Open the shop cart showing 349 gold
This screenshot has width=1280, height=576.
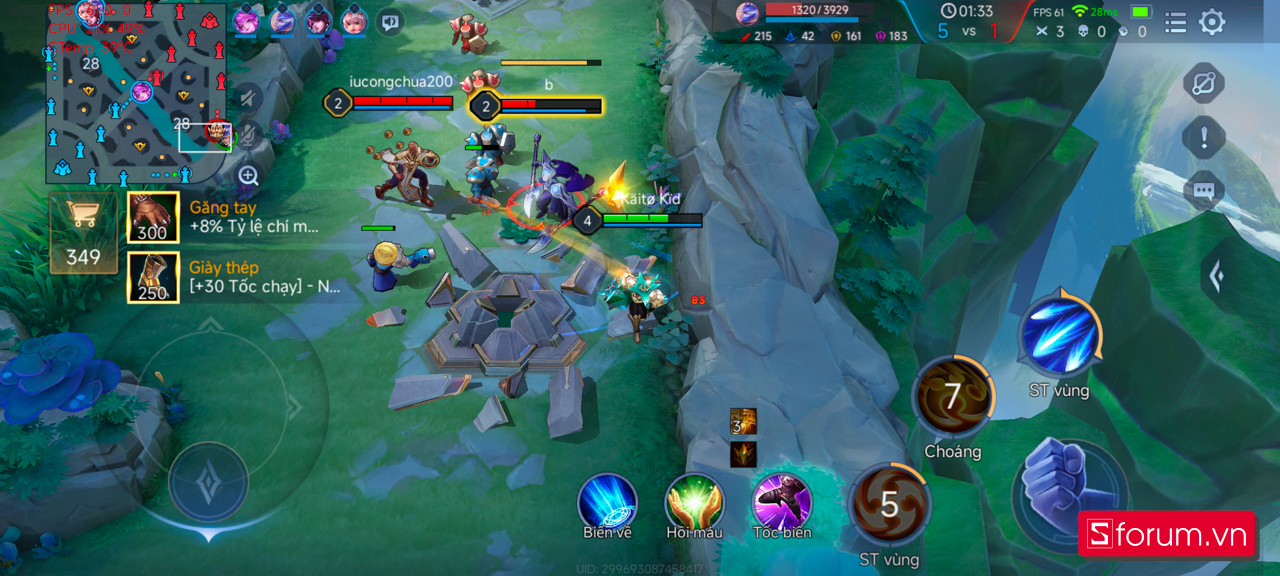pos(83,231)
